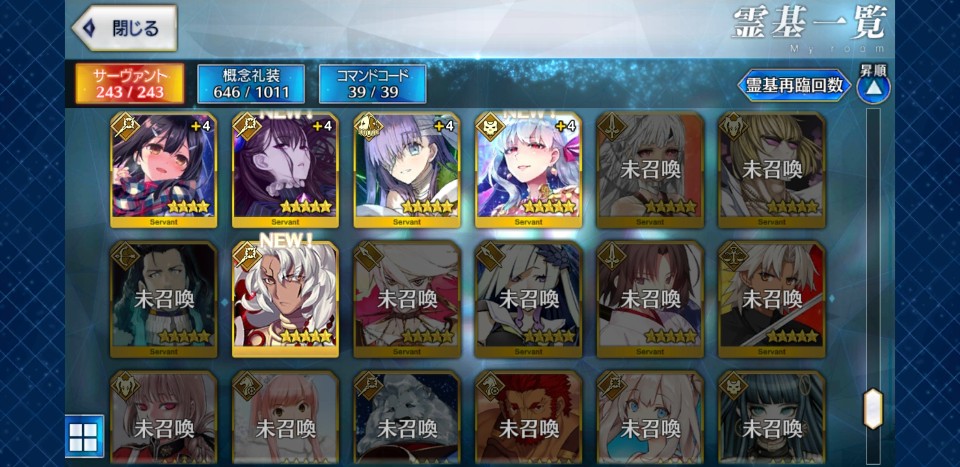This screenshot has height=467, width=960.
Task: Toggle the 昇順 ascending order arrow
Action: click(873, 86)
